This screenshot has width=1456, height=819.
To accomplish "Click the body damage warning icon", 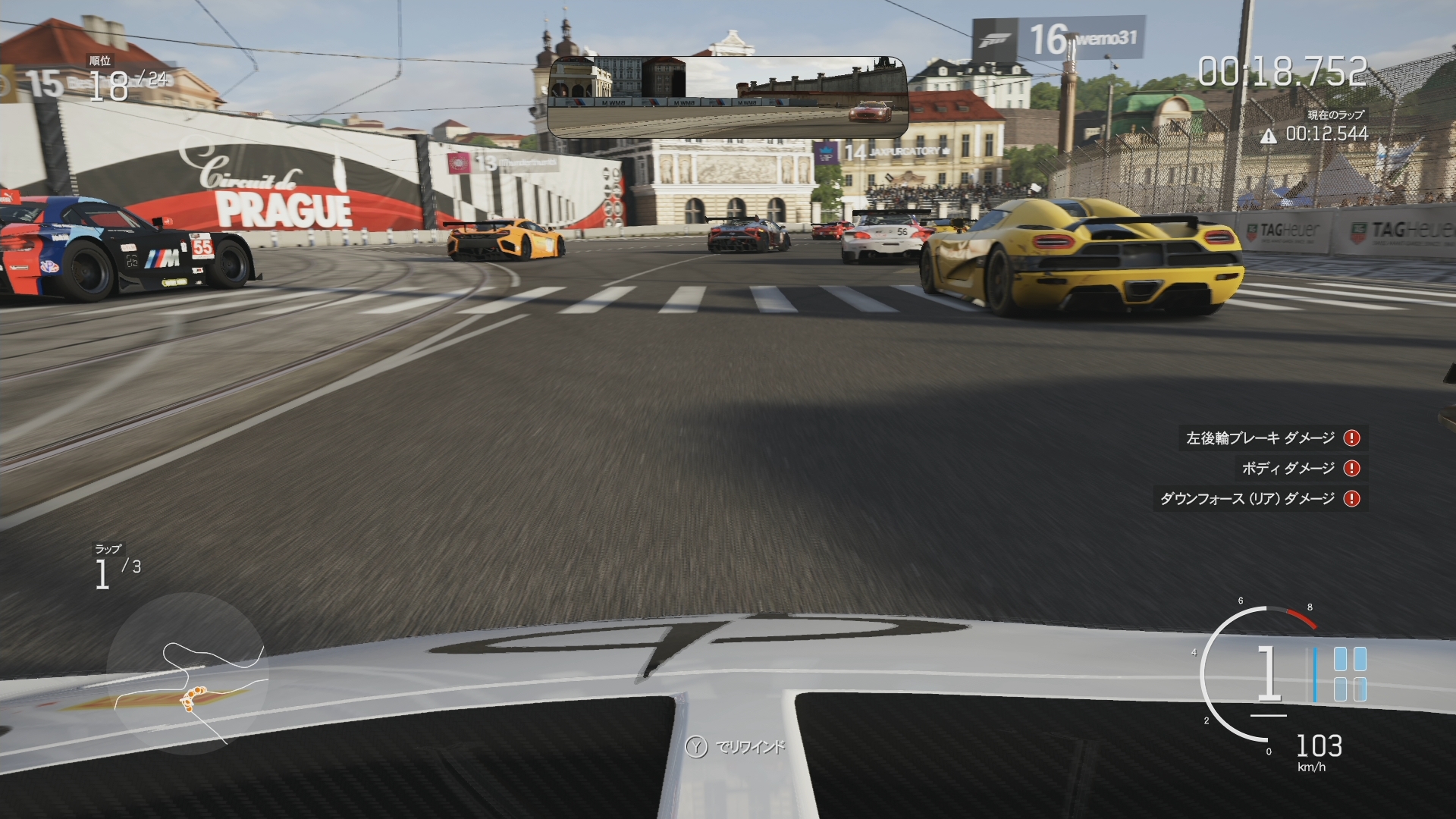I will pos(1351,469).
